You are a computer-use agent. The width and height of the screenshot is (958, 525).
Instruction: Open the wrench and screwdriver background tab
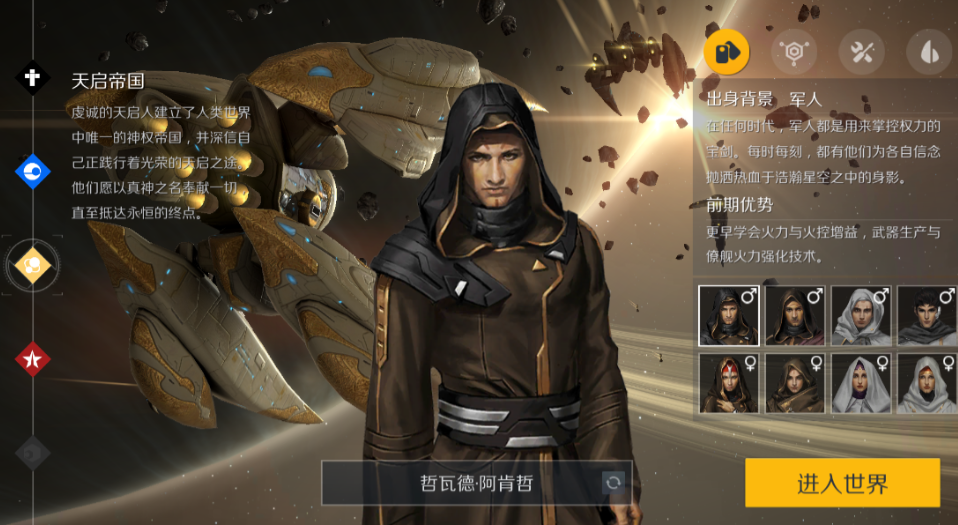(x=861, y=53)
